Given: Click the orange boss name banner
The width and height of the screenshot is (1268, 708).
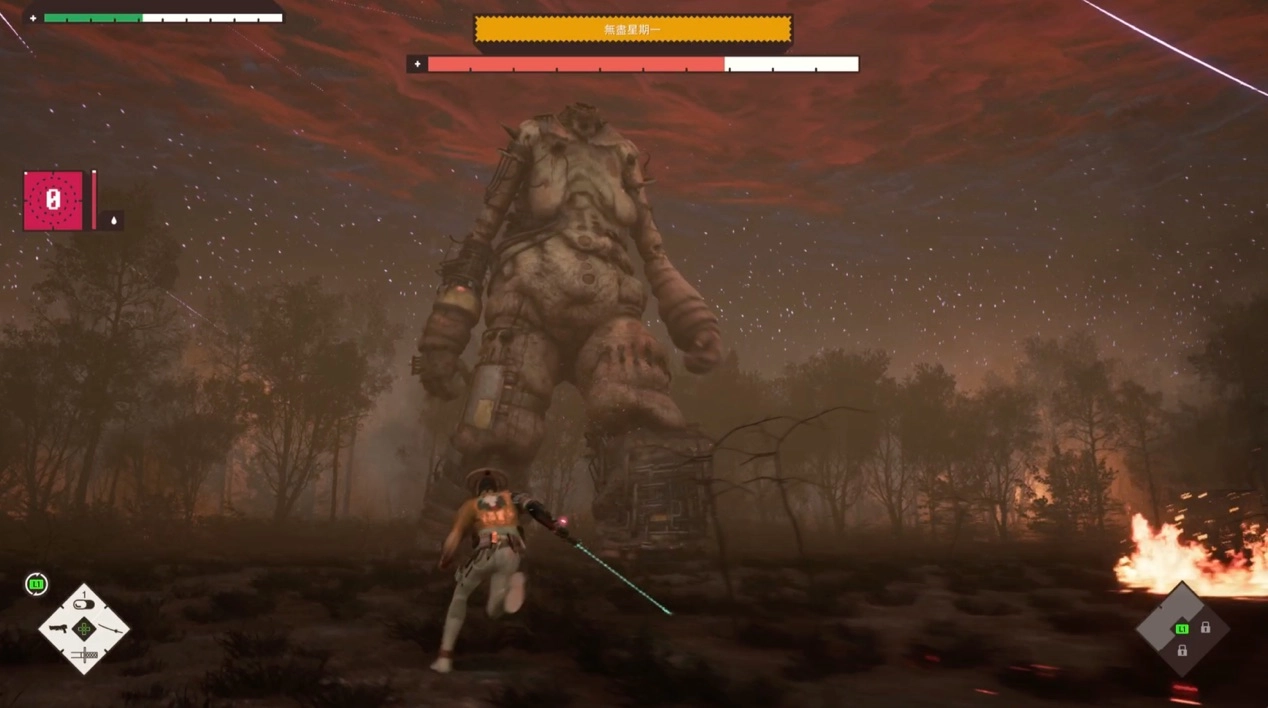Looking at the screenshot, I should (x=632, y=29).
